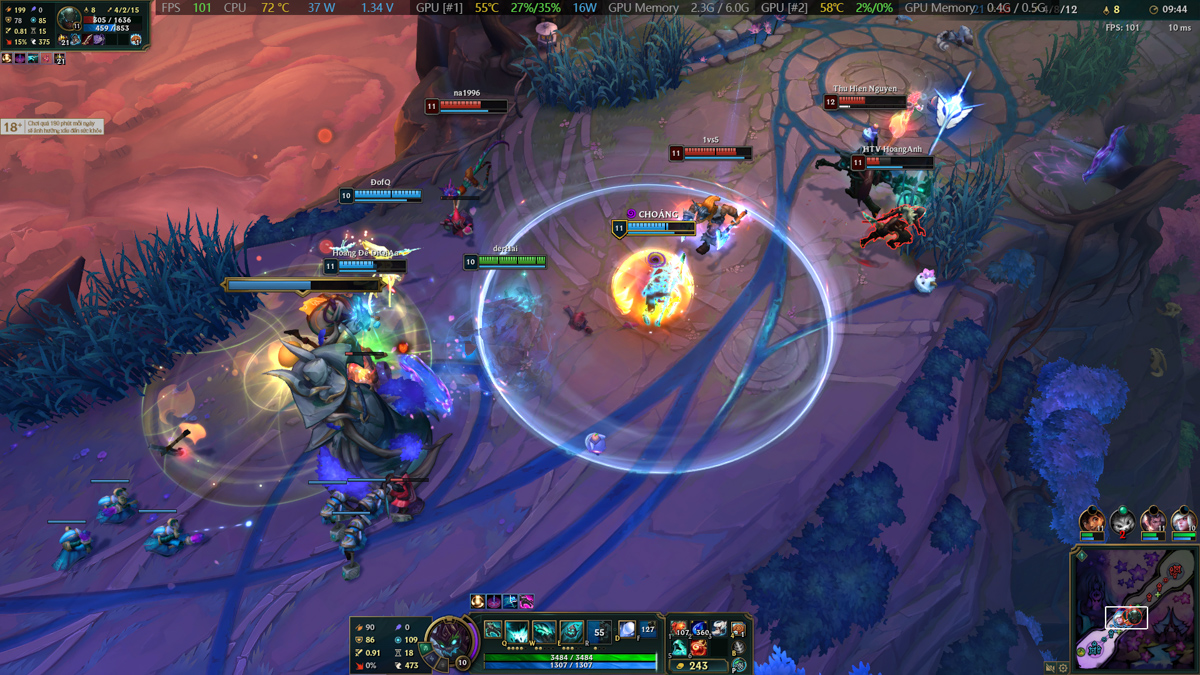
Task: Select the R ultimate on cooldown
Action: [599, 632]
